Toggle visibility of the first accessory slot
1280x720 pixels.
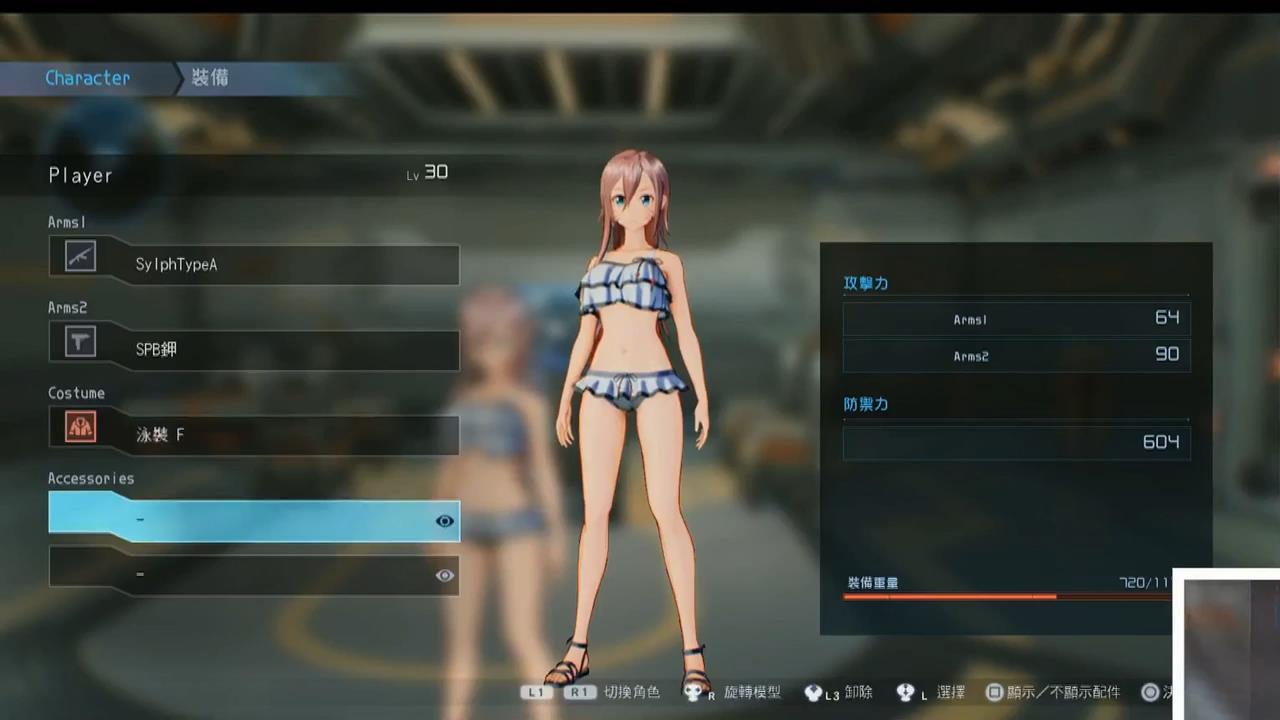tap(444, 520)
